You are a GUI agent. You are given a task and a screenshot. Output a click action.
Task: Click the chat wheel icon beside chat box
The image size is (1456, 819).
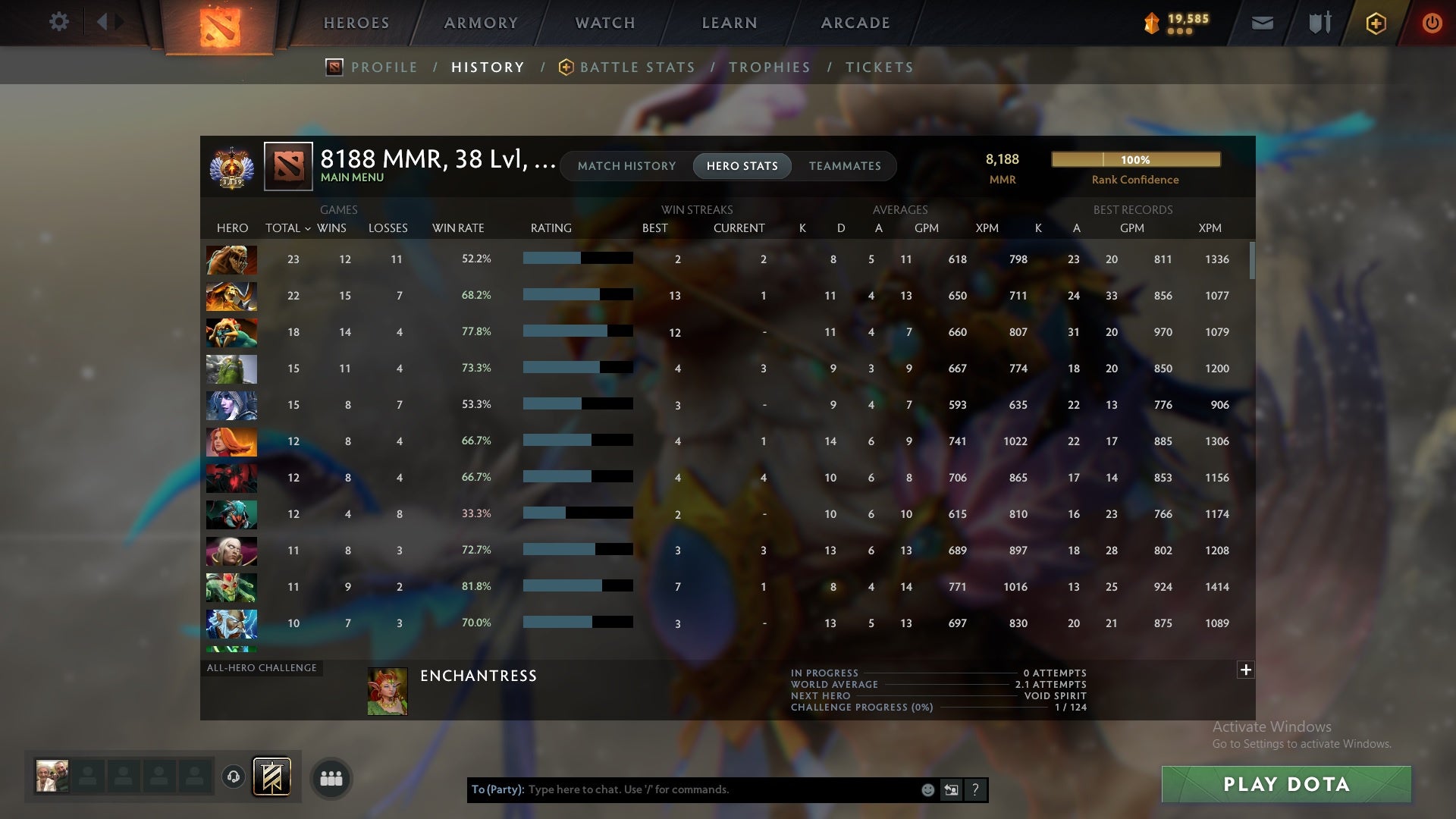(x=951, y=789)
